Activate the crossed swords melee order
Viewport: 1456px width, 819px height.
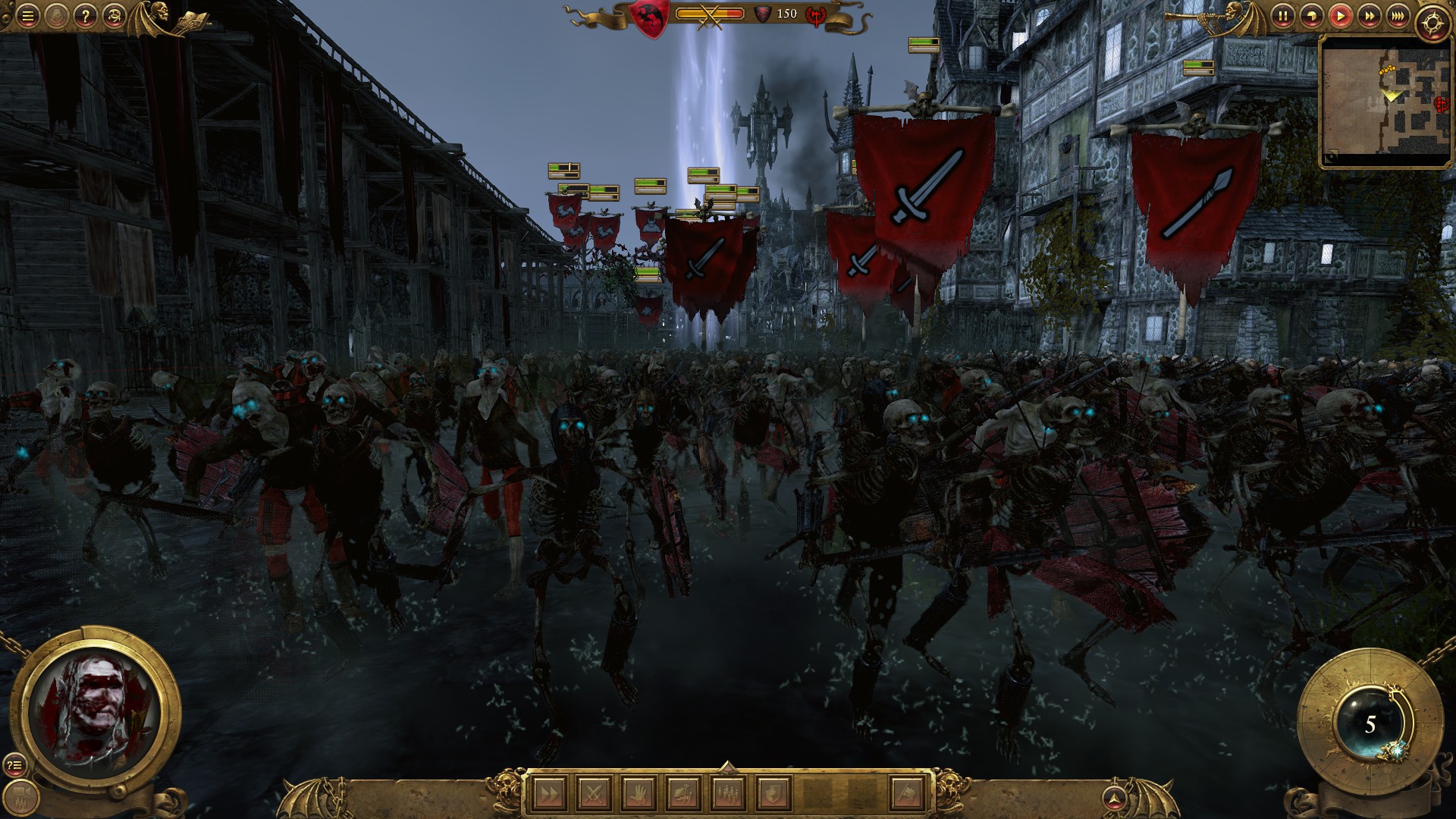click(591, 794)
